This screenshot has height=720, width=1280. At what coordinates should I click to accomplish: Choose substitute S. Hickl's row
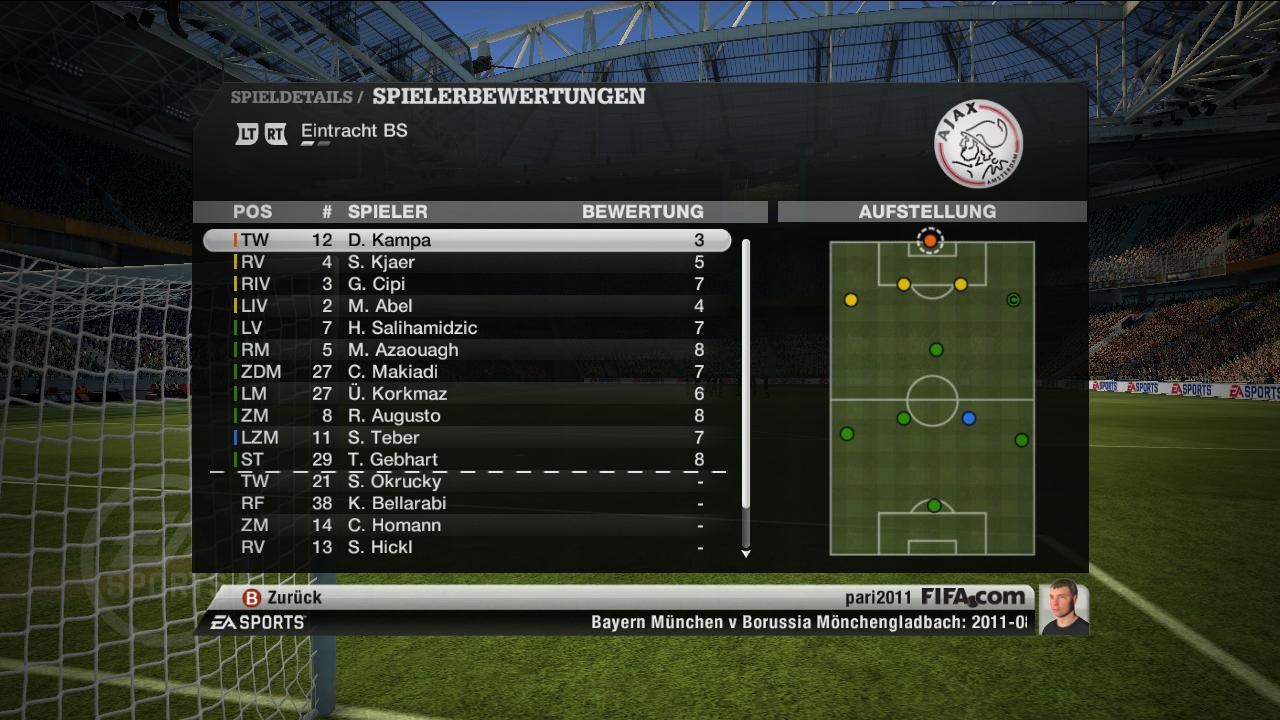(x=467, y=548)
